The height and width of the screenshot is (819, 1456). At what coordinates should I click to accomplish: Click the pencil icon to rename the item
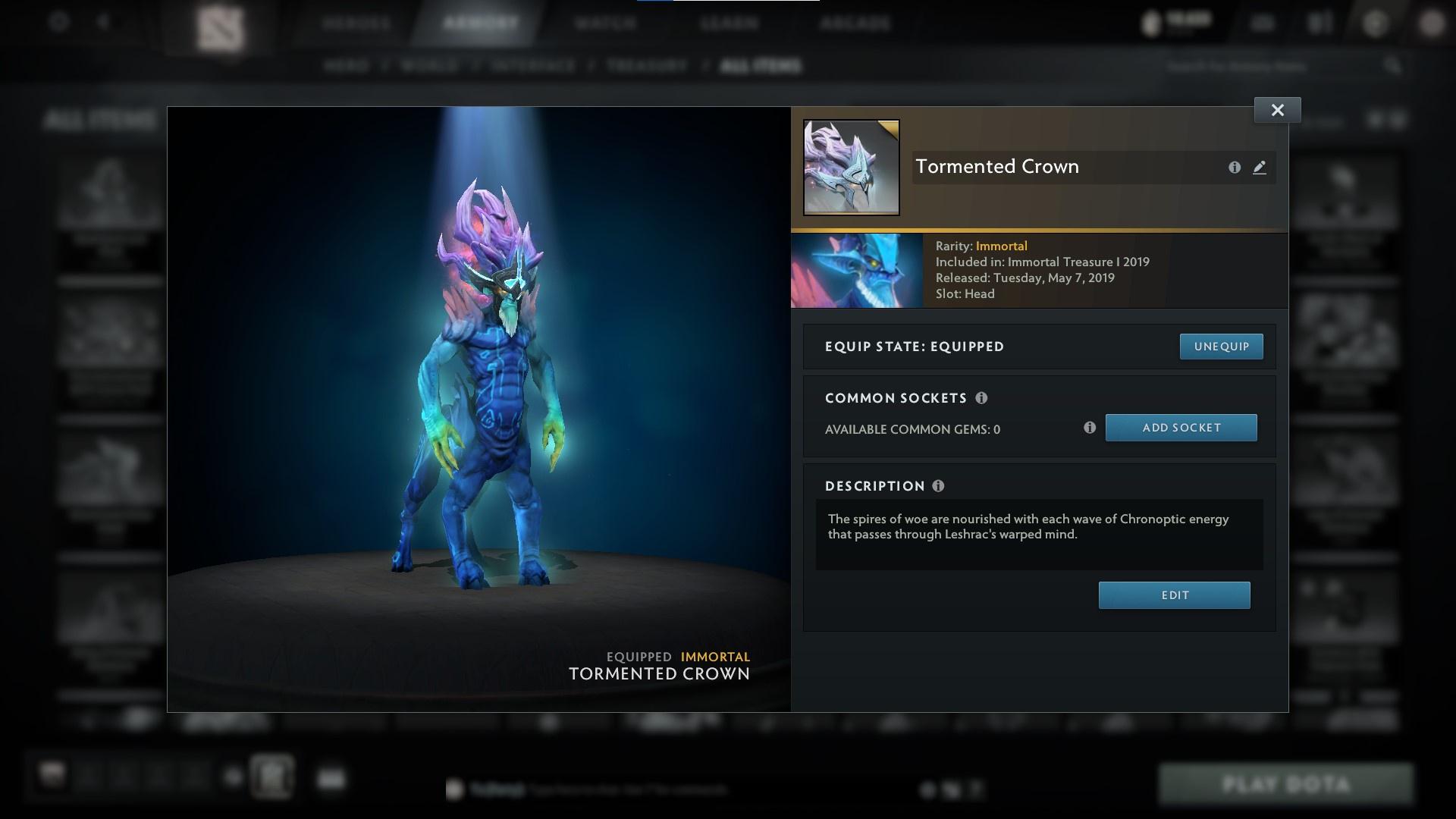[1260, 168]
